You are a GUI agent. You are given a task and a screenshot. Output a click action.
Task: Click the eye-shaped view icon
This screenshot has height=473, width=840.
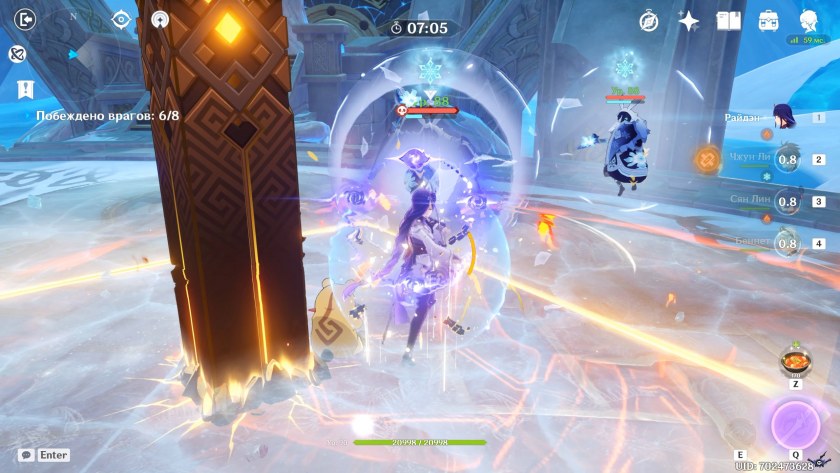[x=122, y=19]
